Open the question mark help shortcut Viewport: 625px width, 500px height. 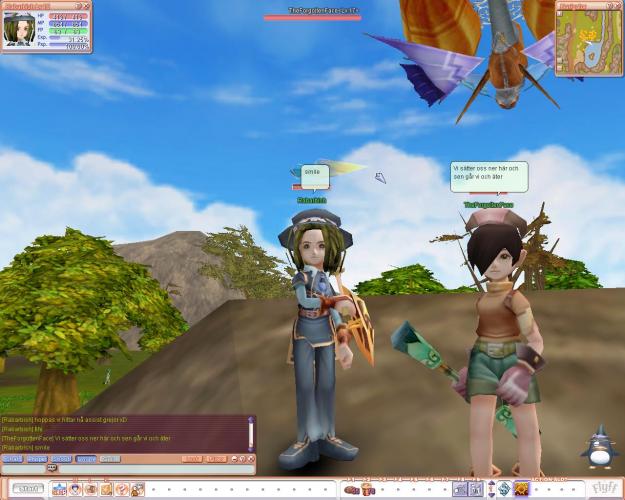pos(121,489)
